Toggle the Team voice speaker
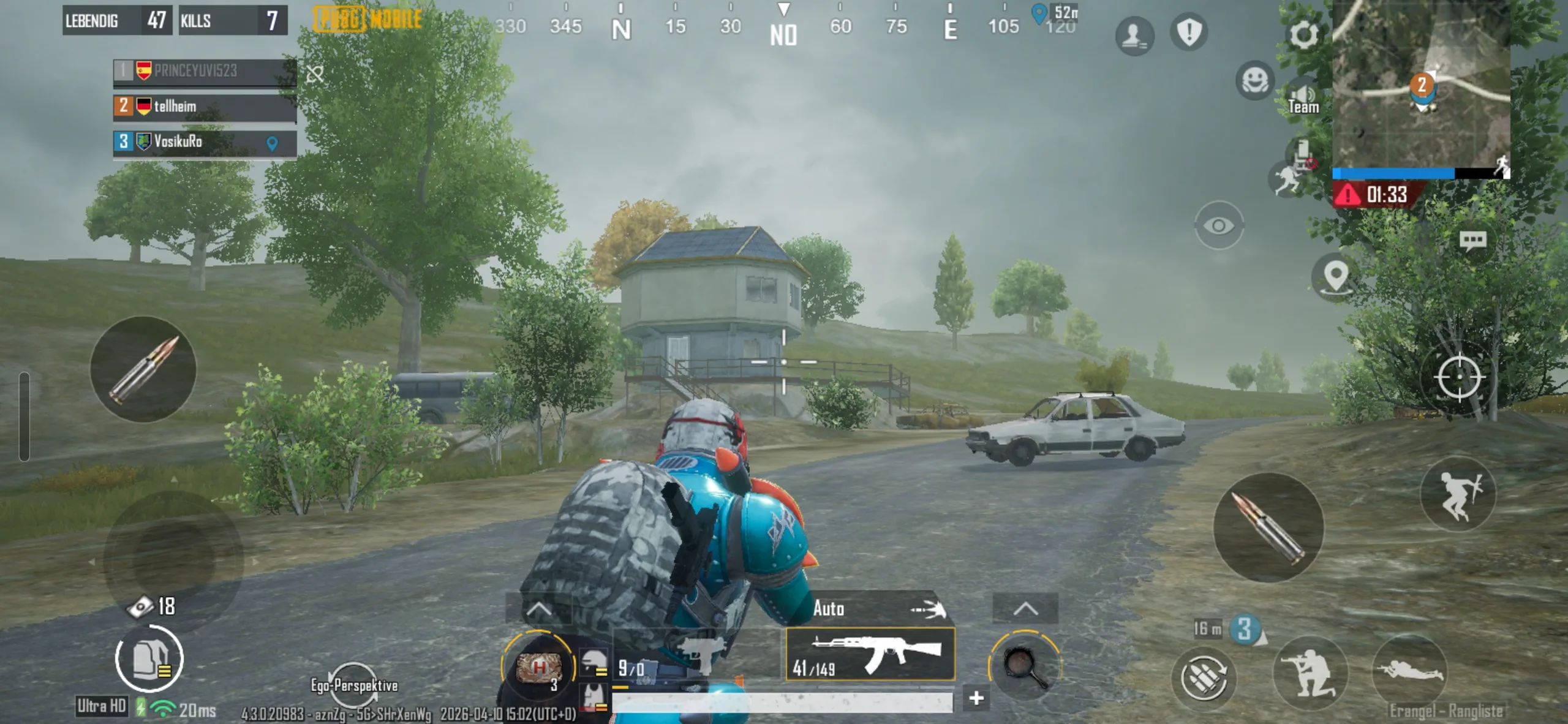Screen dimensions: 1568x724 point(1303,98)
